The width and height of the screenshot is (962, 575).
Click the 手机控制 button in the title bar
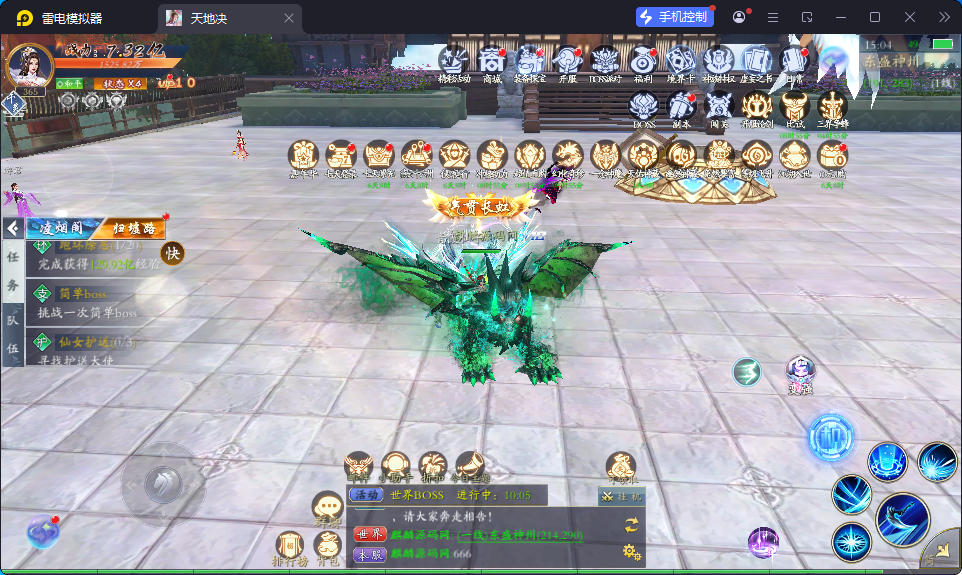pos(675,17)
